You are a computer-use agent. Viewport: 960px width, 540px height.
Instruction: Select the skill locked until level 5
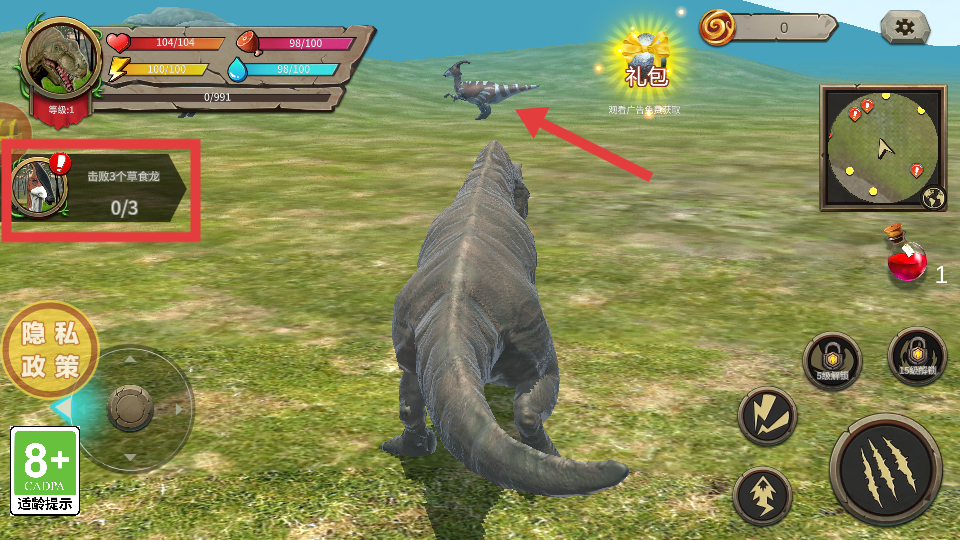831,361
